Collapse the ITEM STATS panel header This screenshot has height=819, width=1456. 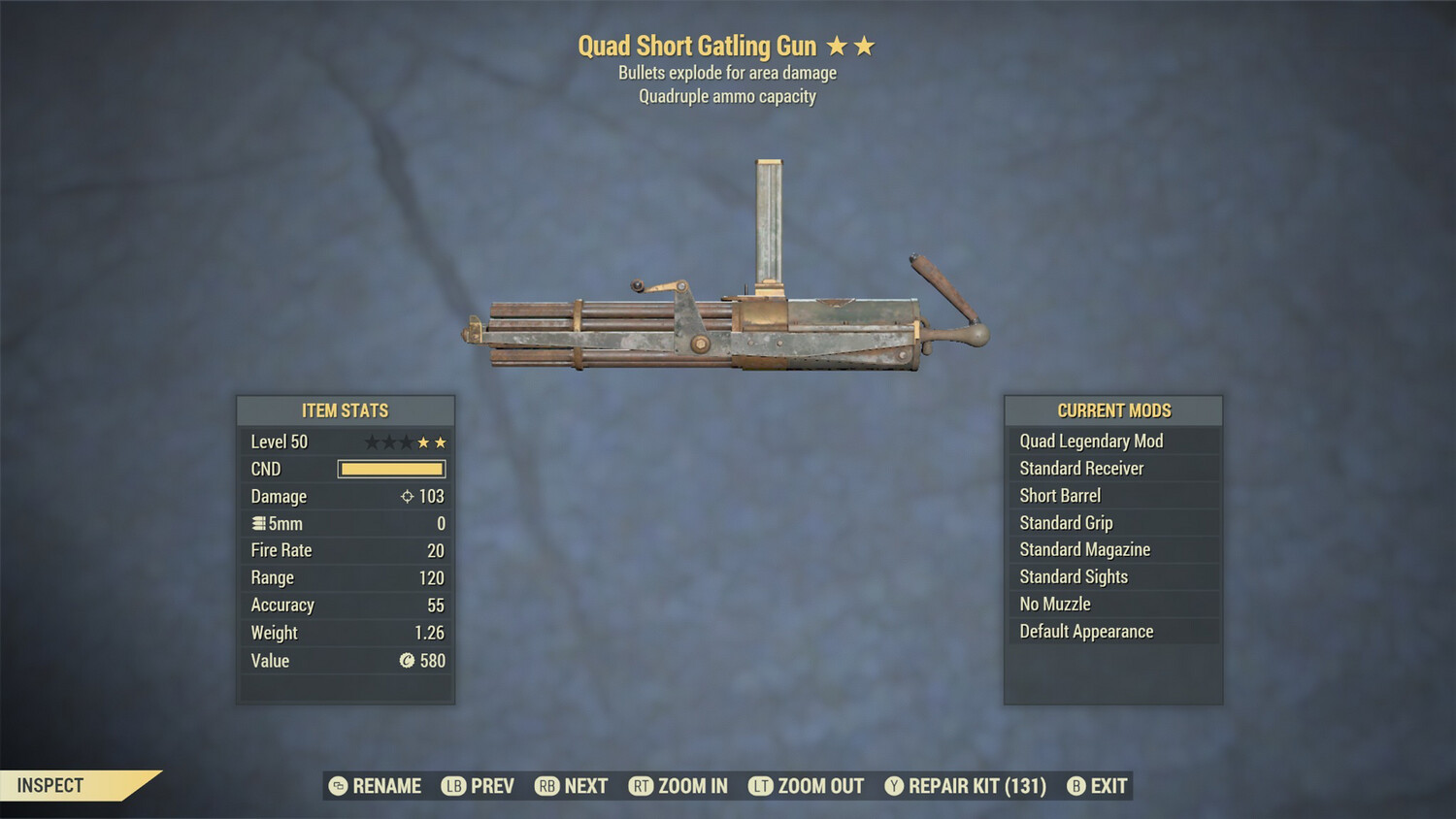346,410
